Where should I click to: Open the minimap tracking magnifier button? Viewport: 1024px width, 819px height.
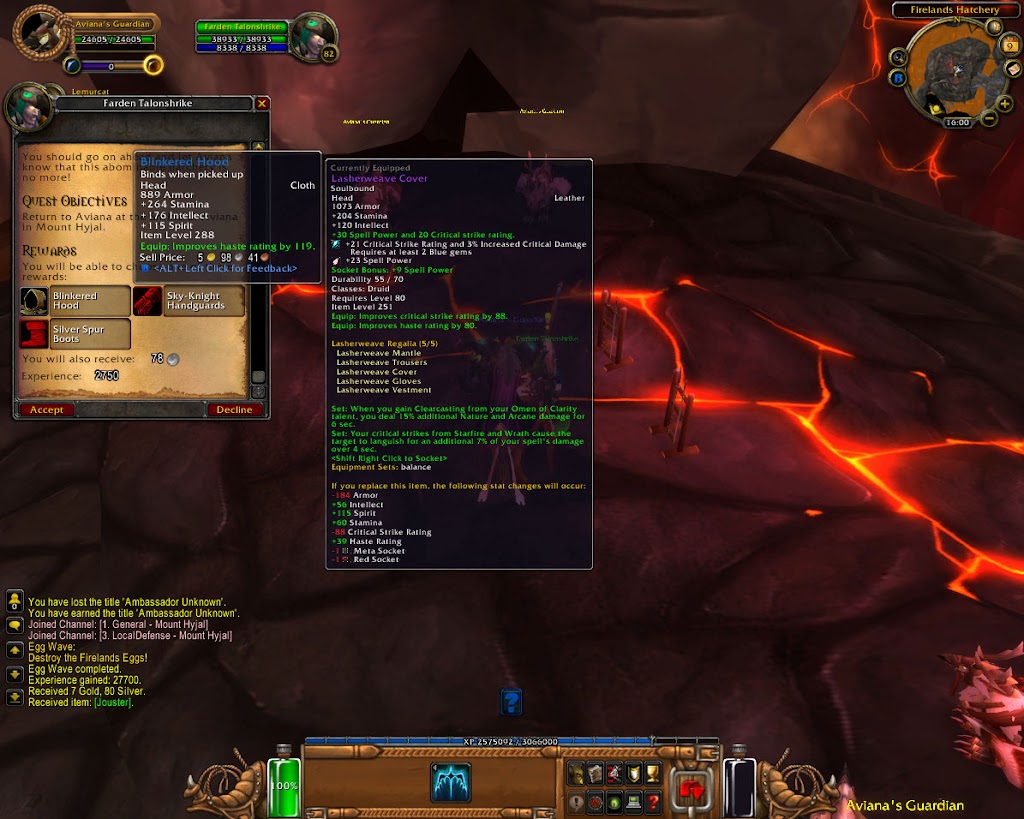pyautogui.click(x=898, y=57)
